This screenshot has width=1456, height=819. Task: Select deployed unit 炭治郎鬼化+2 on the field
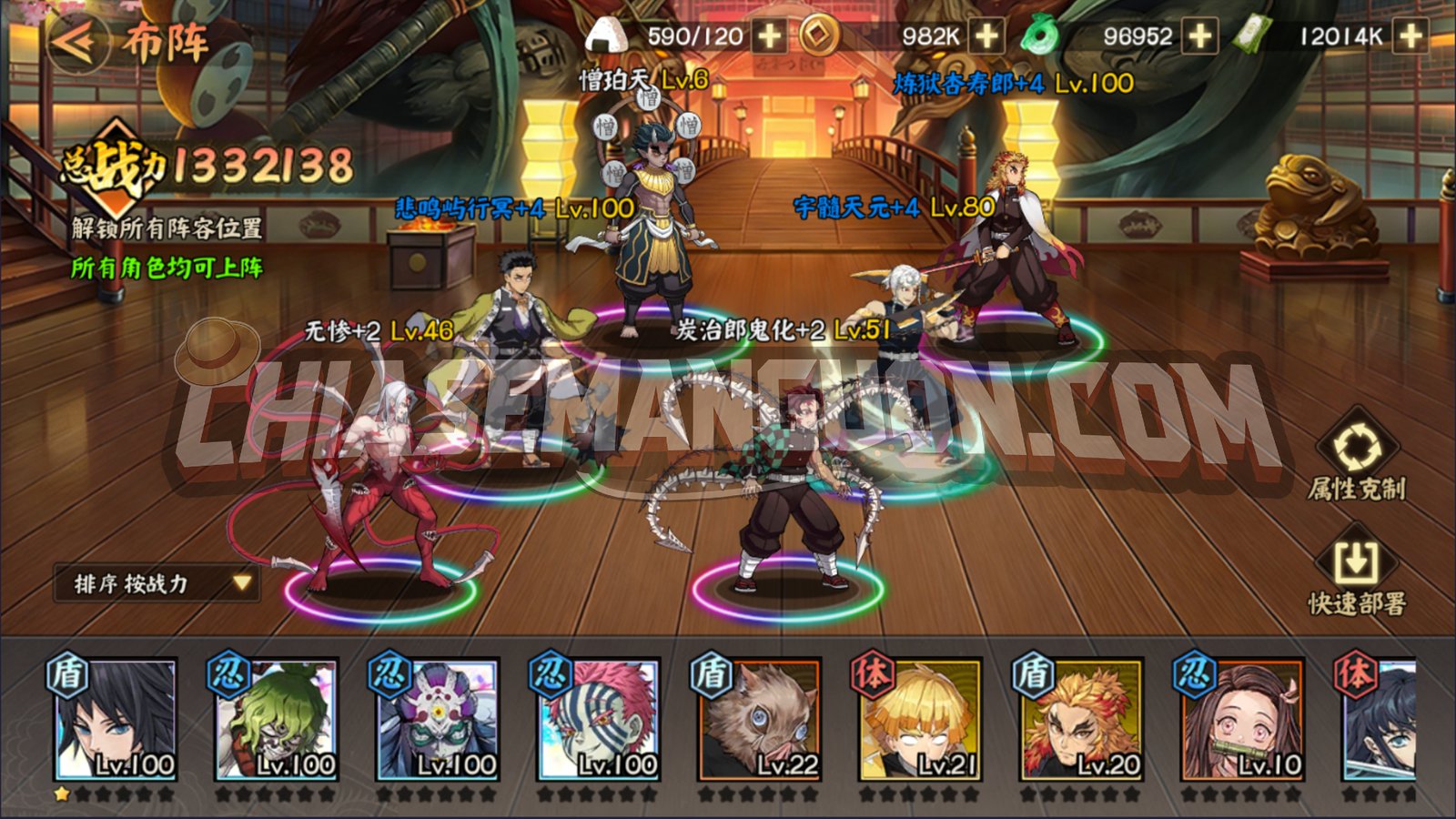tap(790, 491)
